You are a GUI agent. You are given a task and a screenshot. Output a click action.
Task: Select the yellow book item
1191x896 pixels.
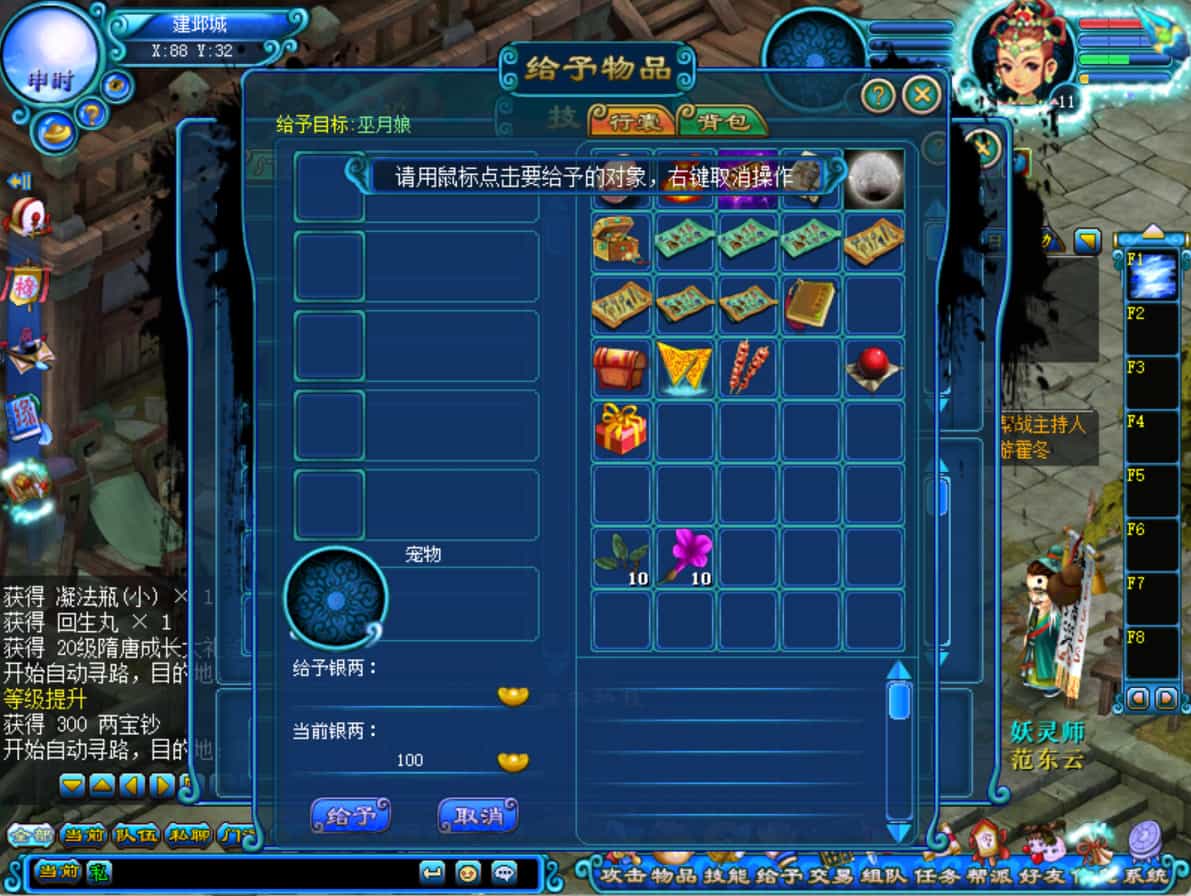click(810, 304)
